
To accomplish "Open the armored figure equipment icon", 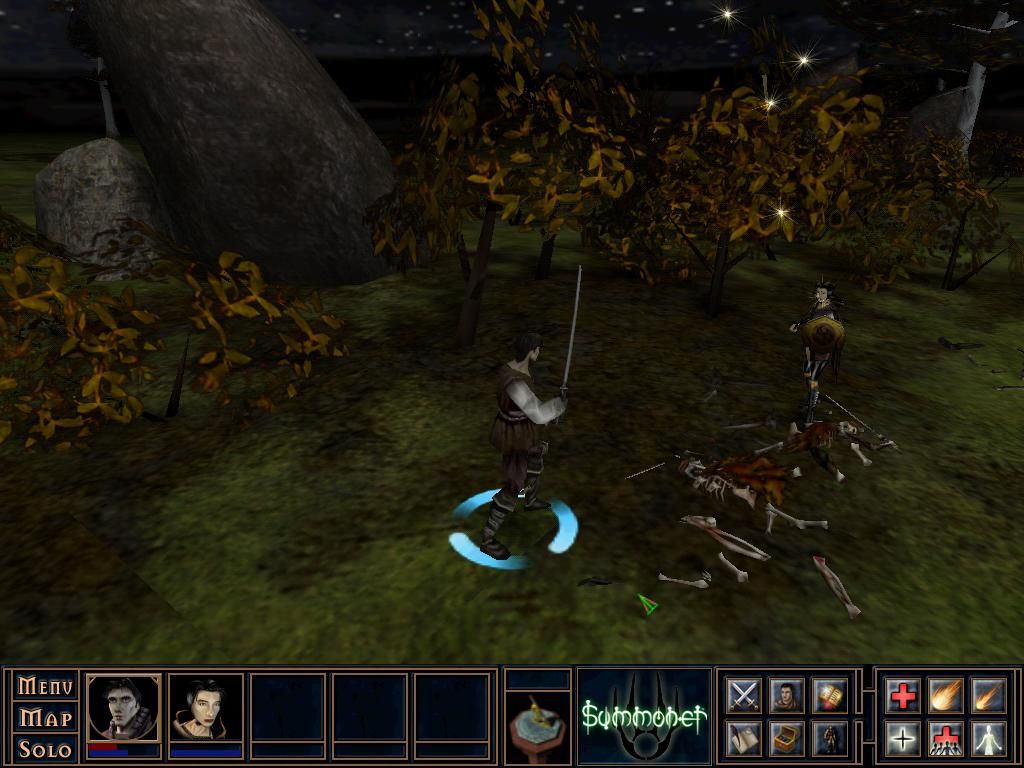I will pos(830,738).
